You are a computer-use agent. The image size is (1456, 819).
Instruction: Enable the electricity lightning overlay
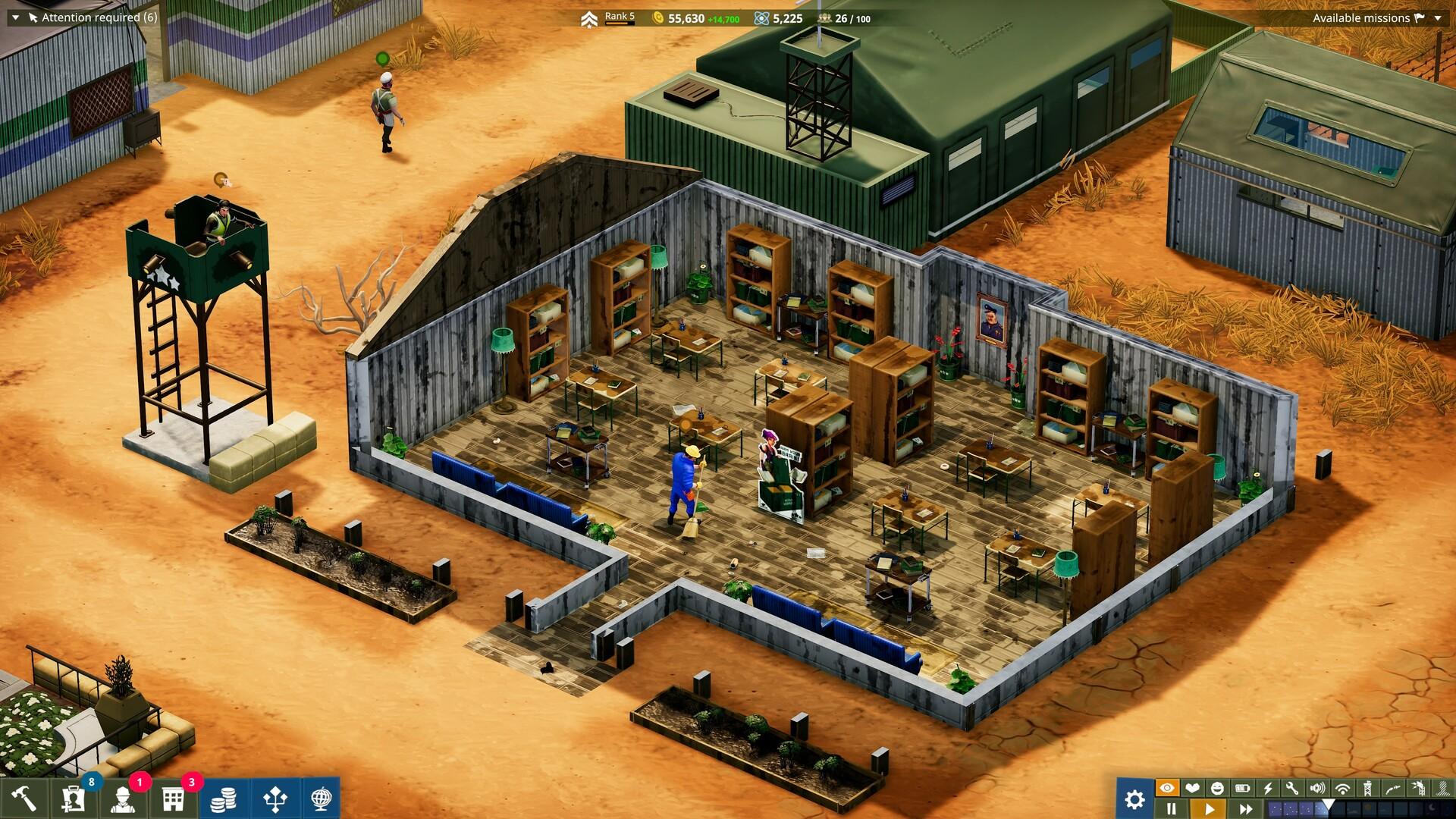coord(1268,788)
